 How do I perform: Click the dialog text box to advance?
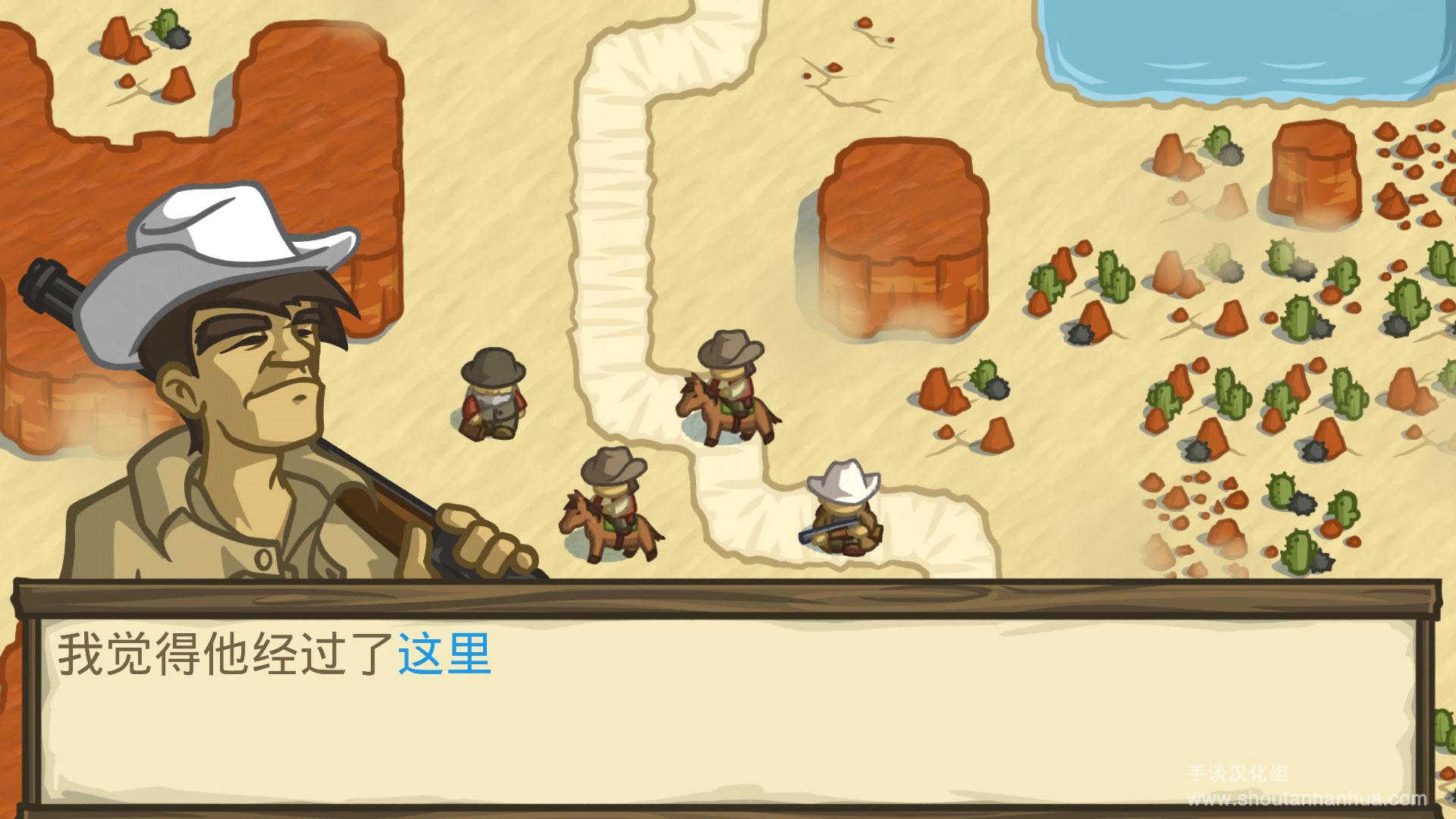pos(728,705)
